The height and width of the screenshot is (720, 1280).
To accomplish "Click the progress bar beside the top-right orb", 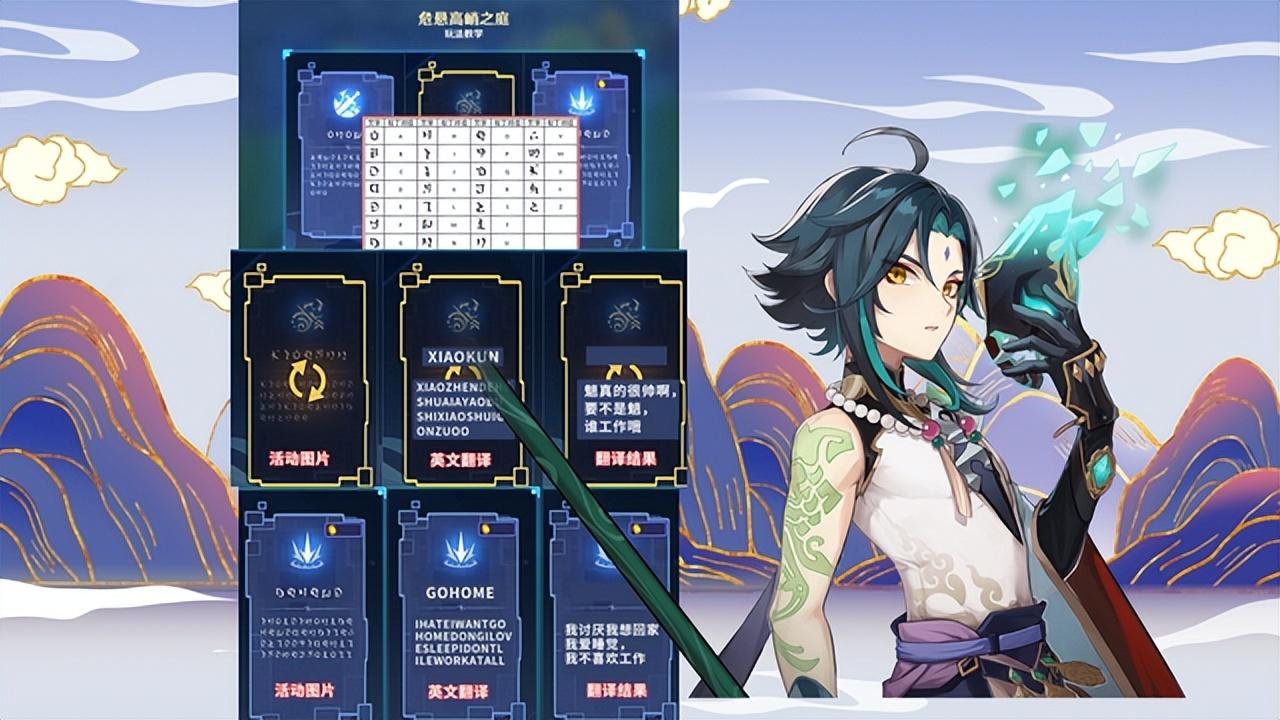I will pos(614,83).
